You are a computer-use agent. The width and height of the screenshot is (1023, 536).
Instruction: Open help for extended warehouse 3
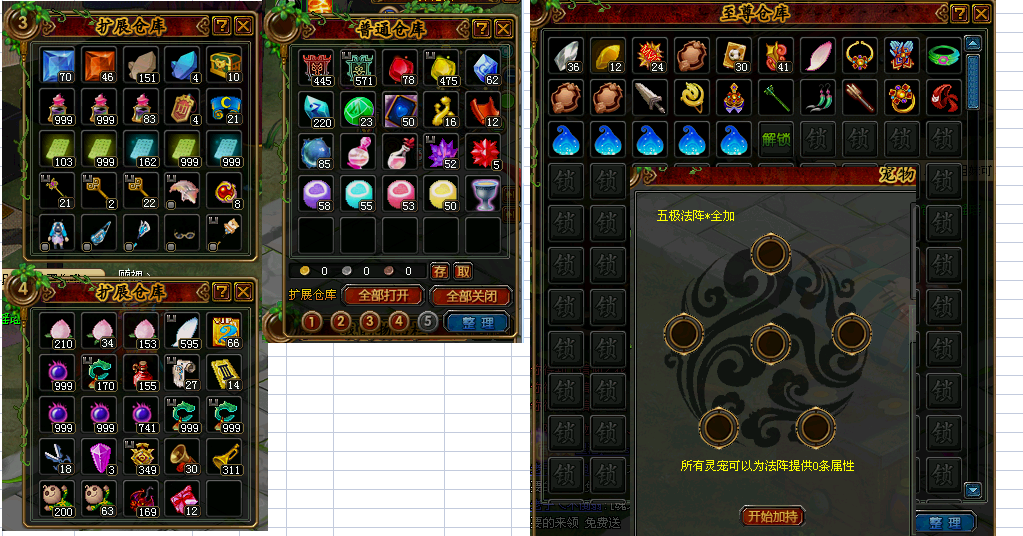pos(222,25)
